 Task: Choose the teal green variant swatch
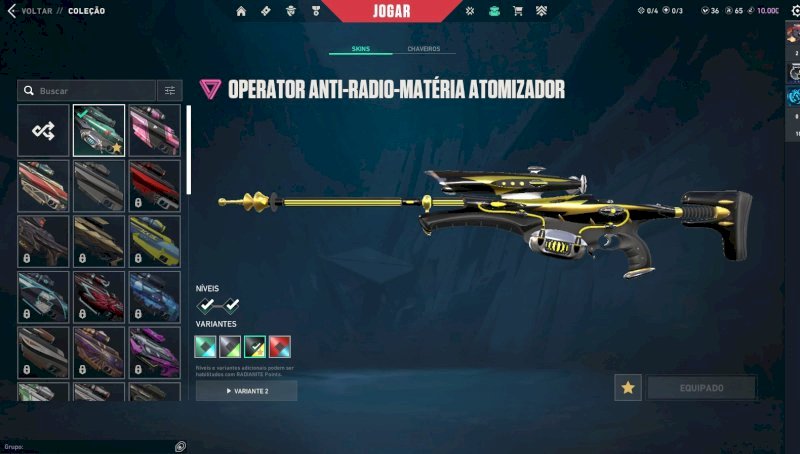(x=205, y=347)
